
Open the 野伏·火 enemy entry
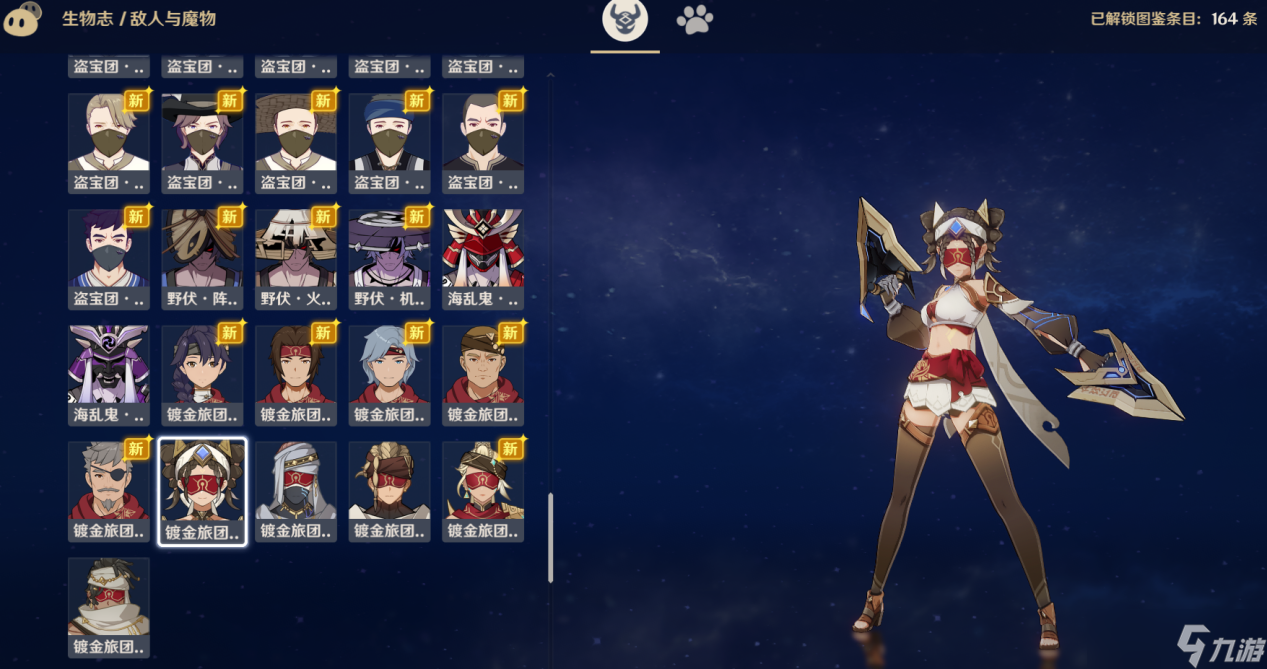point(296,259)
